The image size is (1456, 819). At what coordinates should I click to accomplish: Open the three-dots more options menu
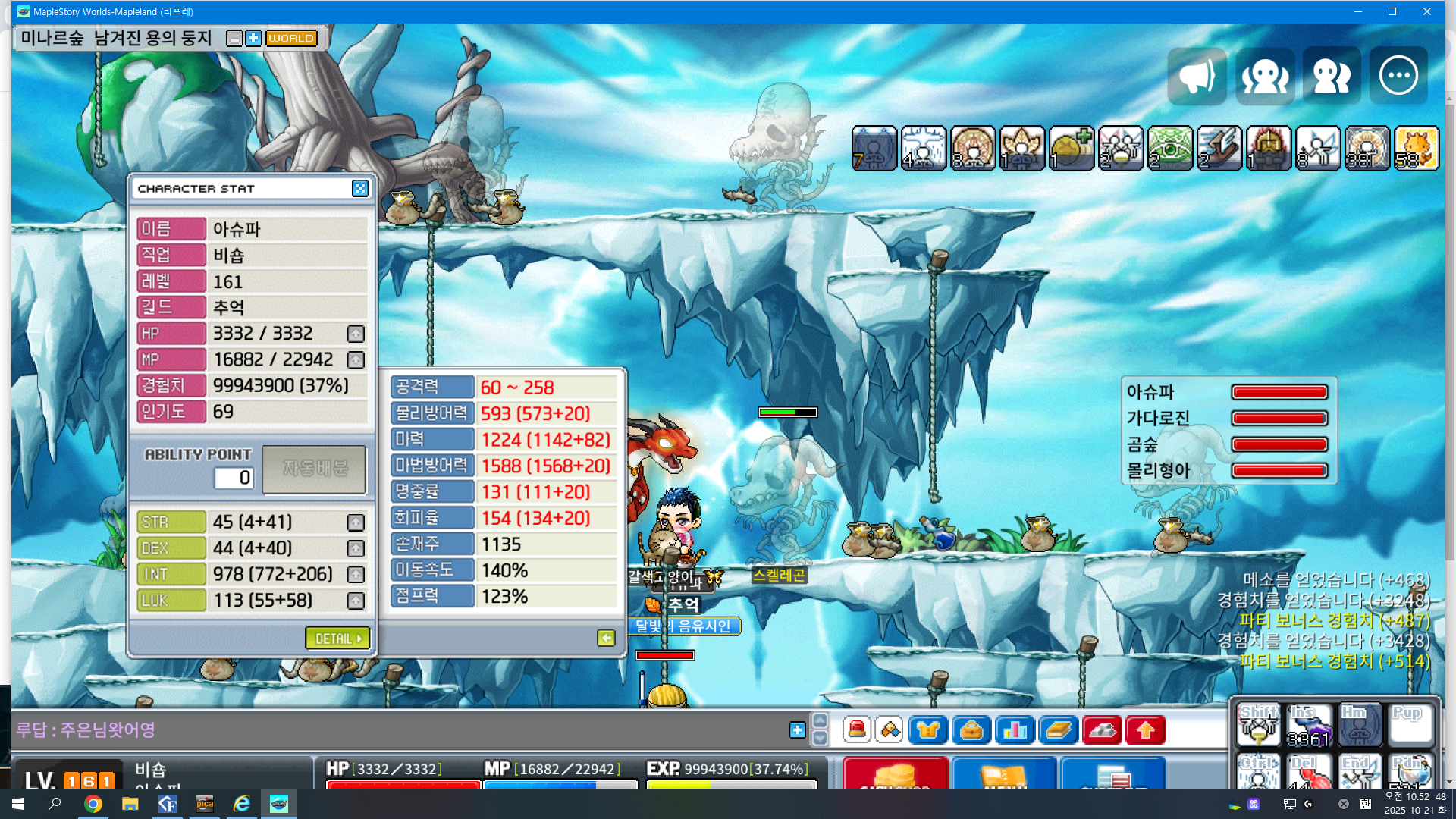coord(1398,76)
